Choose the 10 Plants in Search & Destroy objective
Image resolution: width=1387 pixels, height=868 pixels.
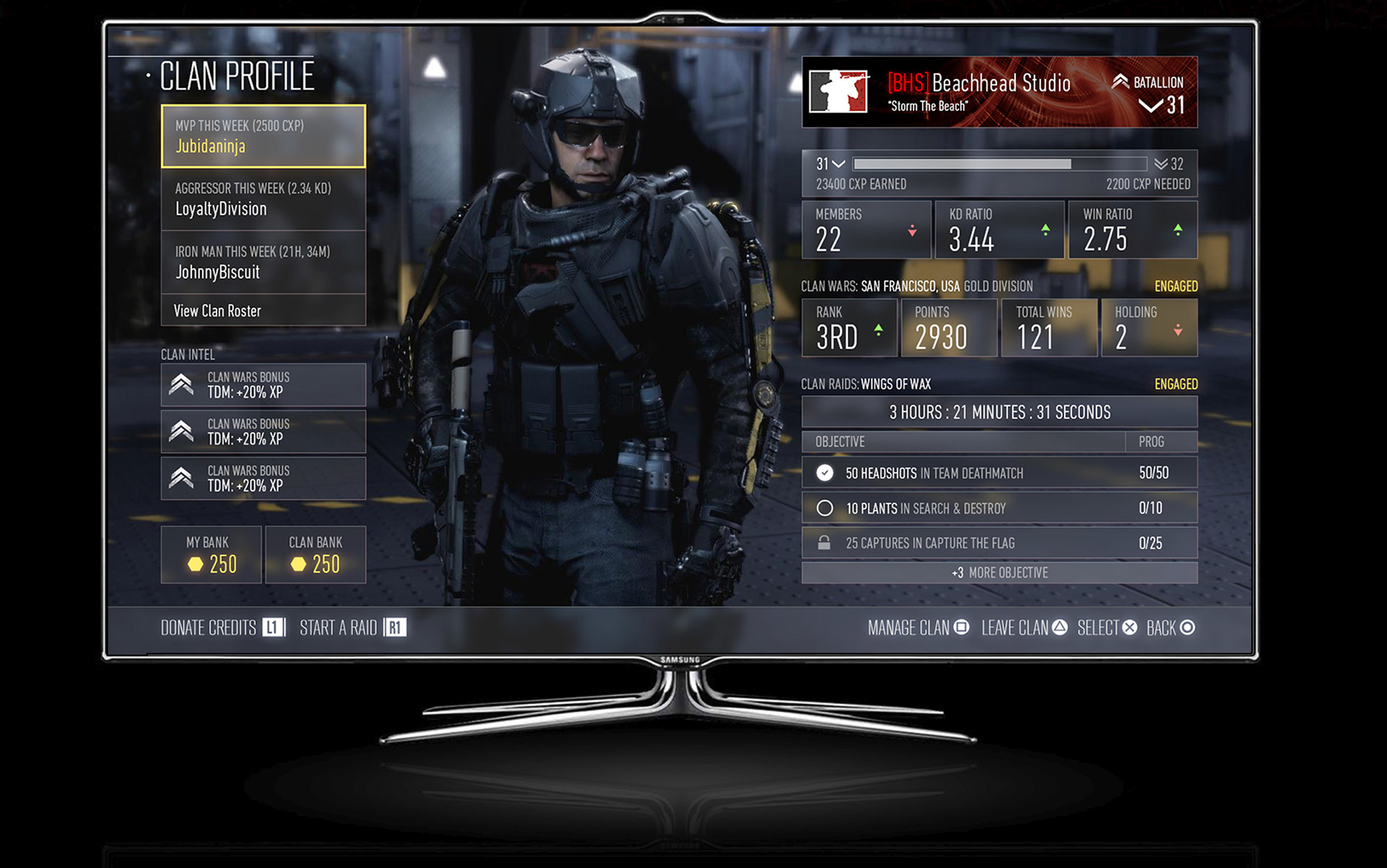click(x=999, y=508)
